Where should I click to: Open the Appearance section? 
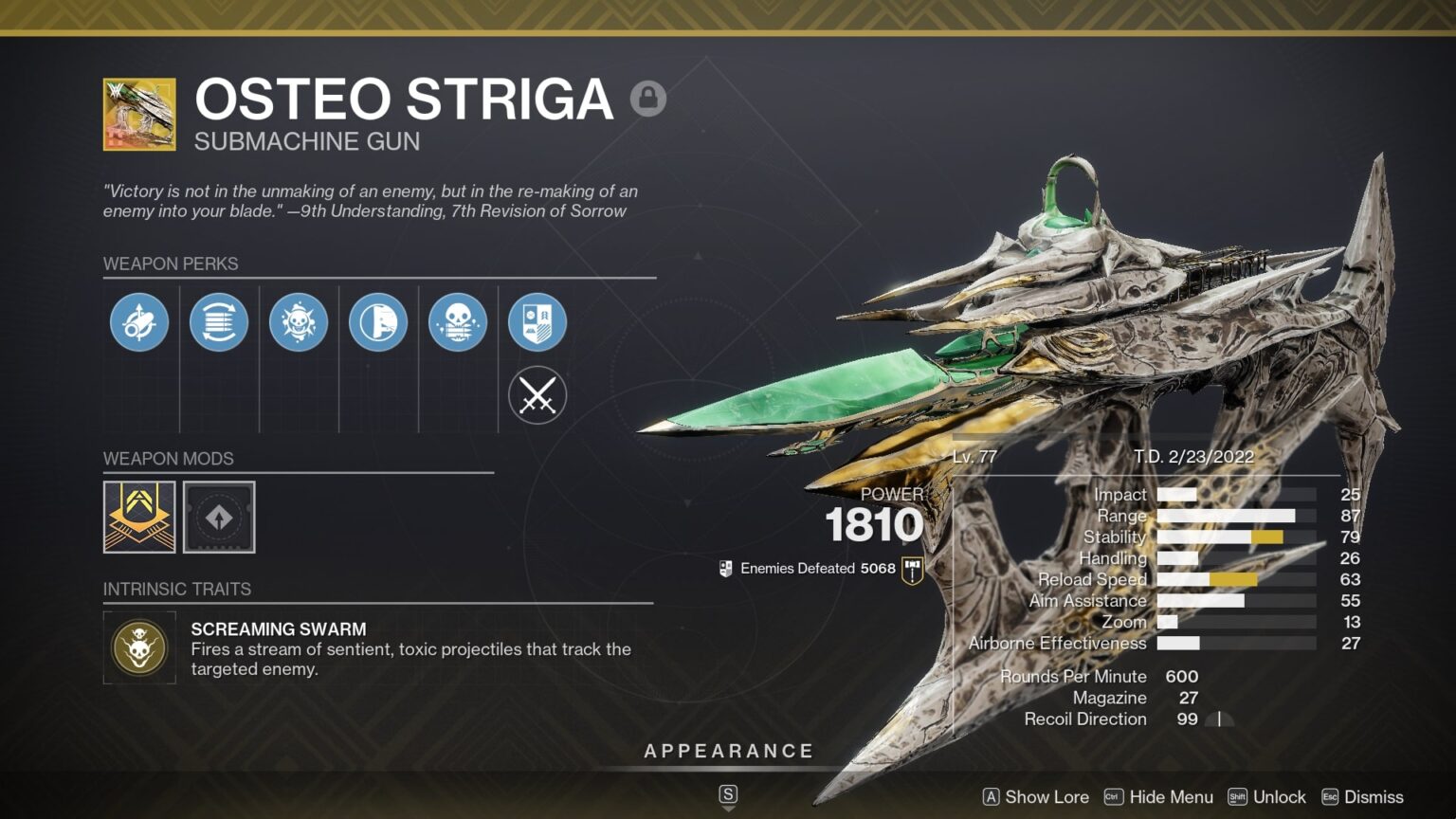[x=728, y=750]
